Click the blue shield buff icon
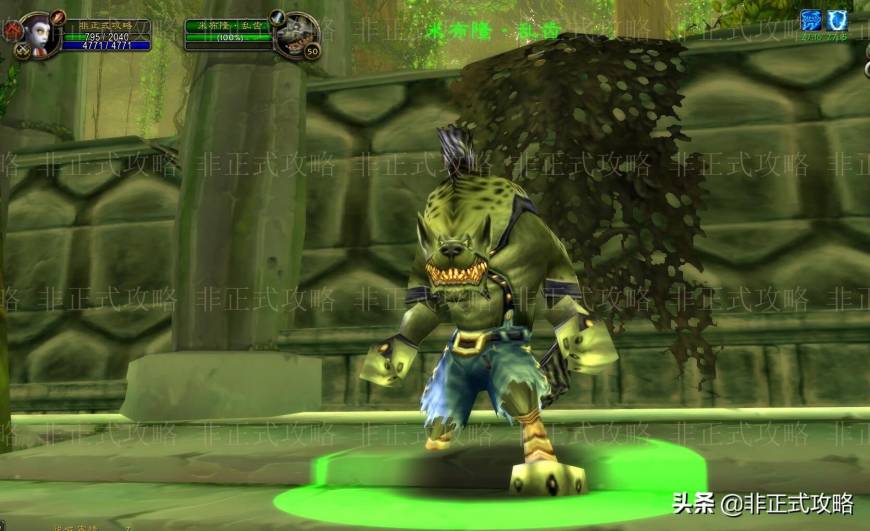 pos(837,20)
